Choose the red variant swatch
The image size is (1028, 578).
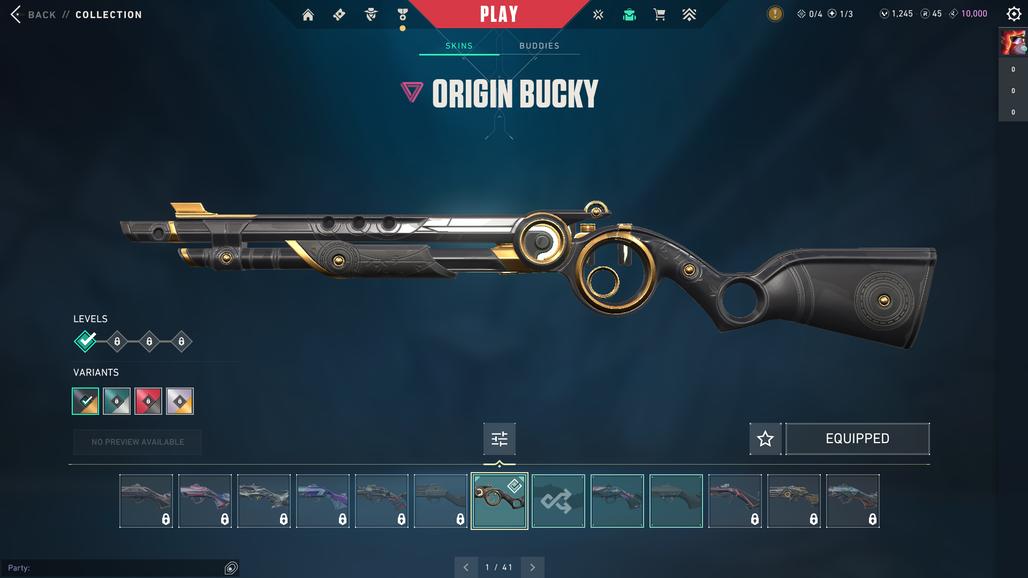tap(148, 401)
